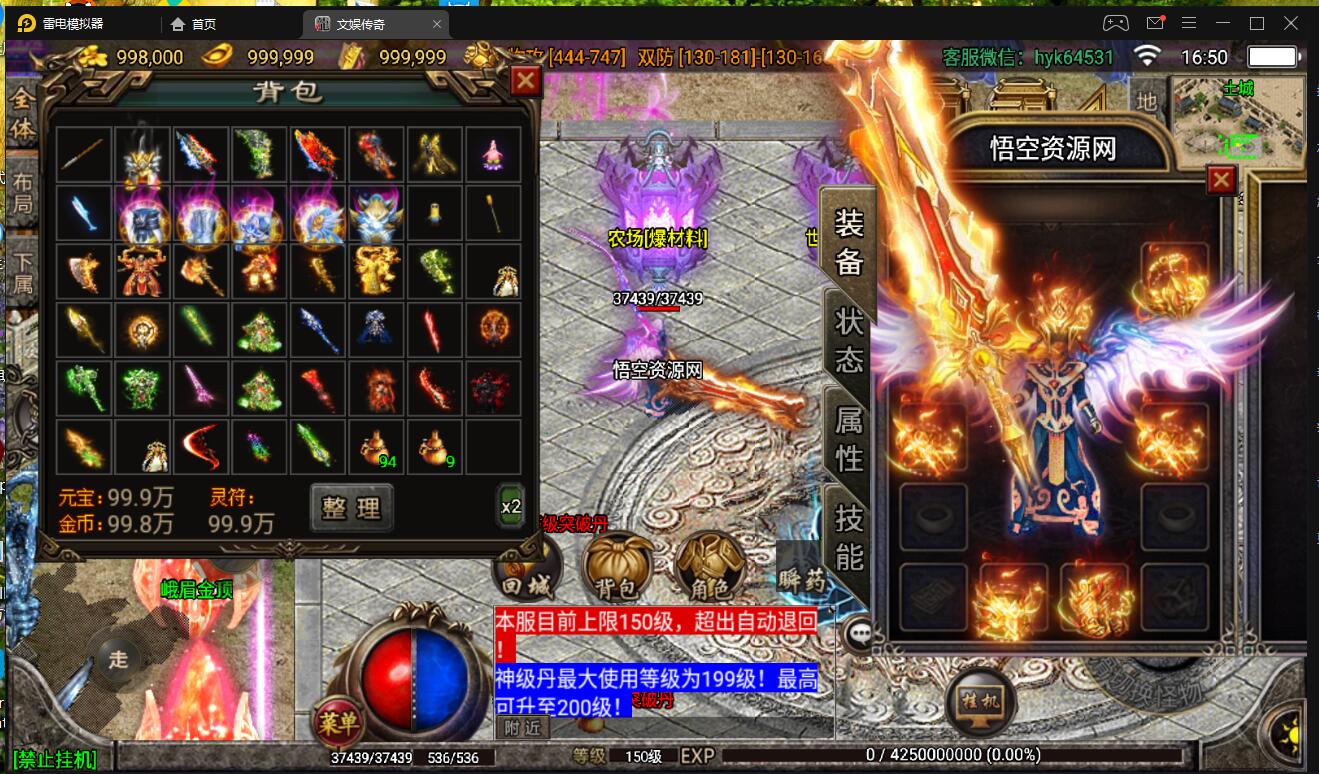The height and width of the screenshot is (774, 1319).
Task: Switch to the 装备 equipment tab
Action: click(849, 241)
